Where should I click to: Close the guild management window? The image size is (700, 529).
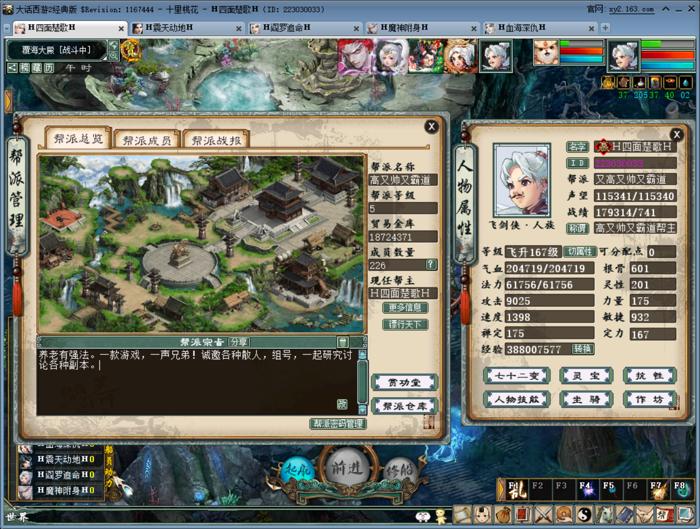[x=430, y=127]
